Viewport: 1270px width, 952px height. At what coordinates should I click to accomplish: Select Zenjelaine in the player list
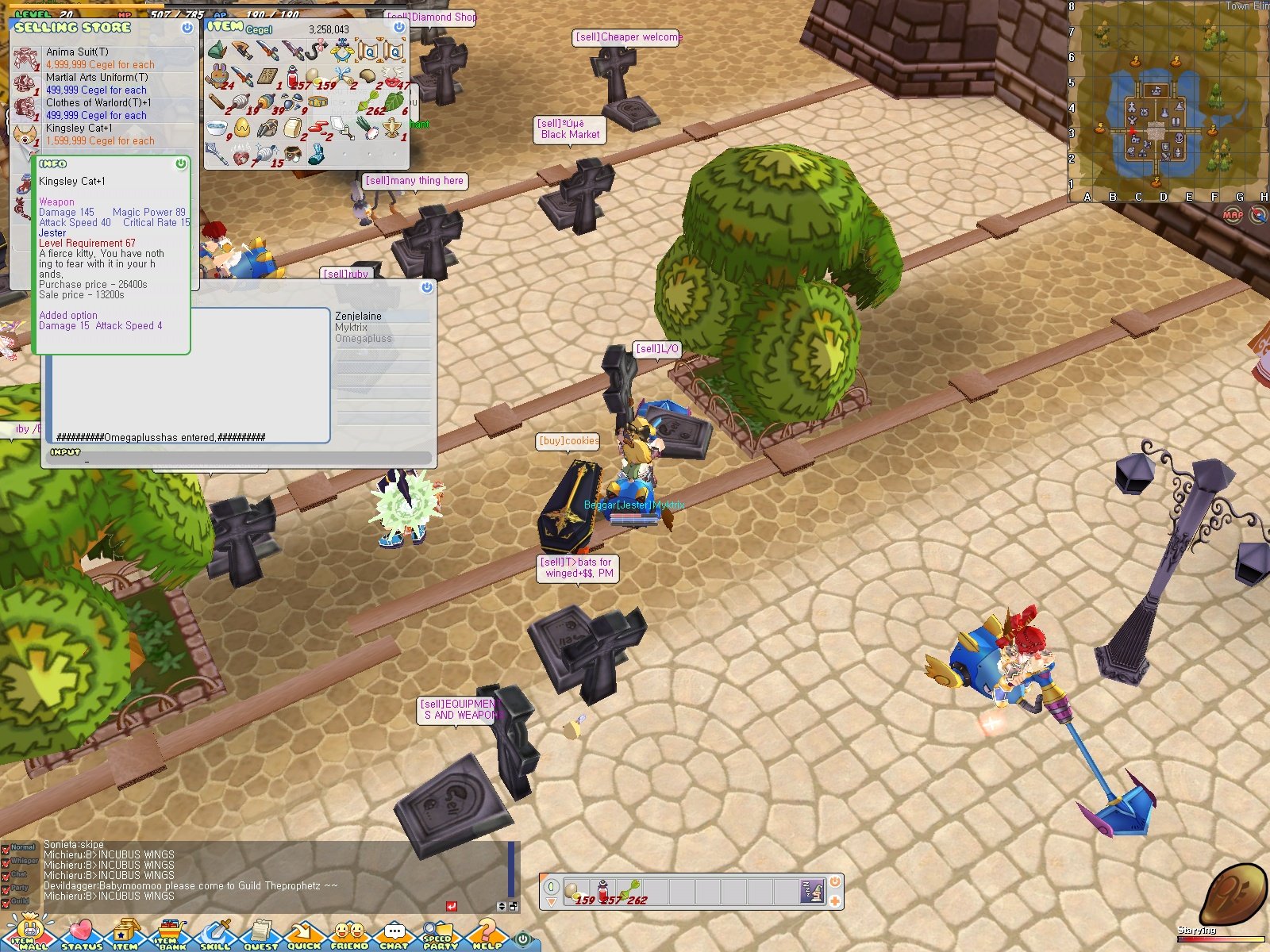tap(359, 316)
